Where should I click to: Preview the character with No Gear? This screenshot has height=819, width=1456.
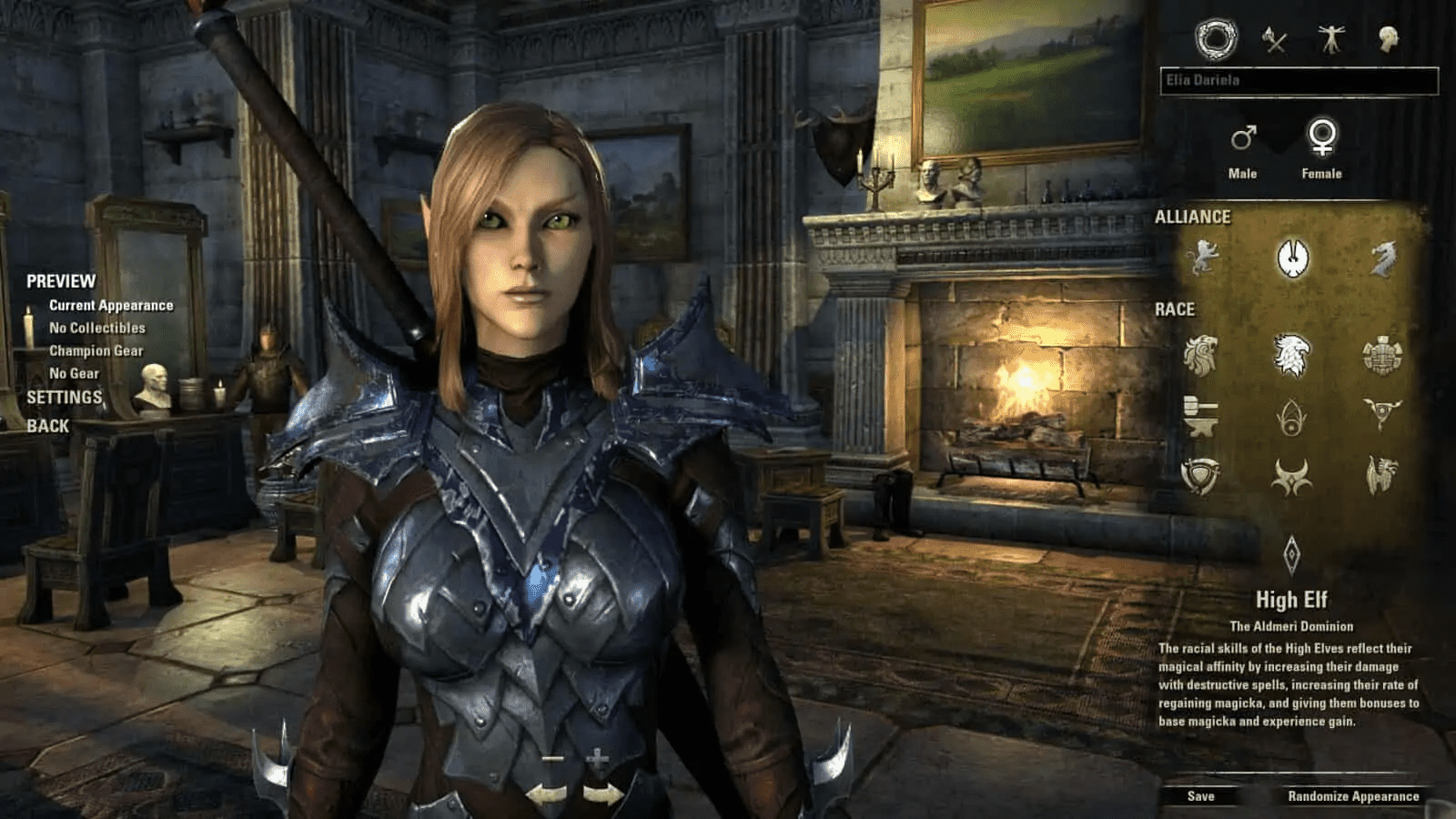[x=74, y=373]
